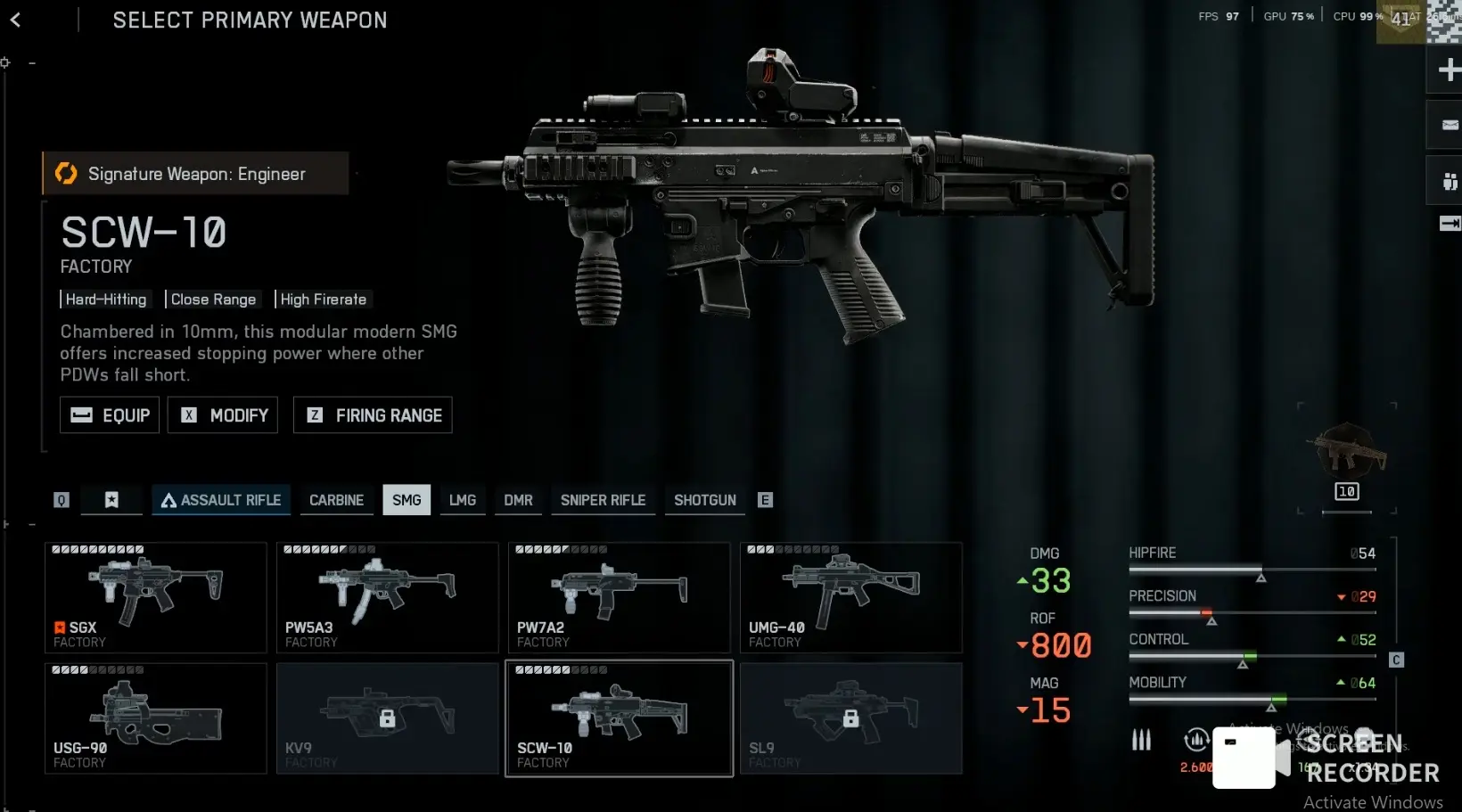The image size is (1462, 812).
Task: Equip the SCW-10 weapon
Action: click(x=110, y=415)
